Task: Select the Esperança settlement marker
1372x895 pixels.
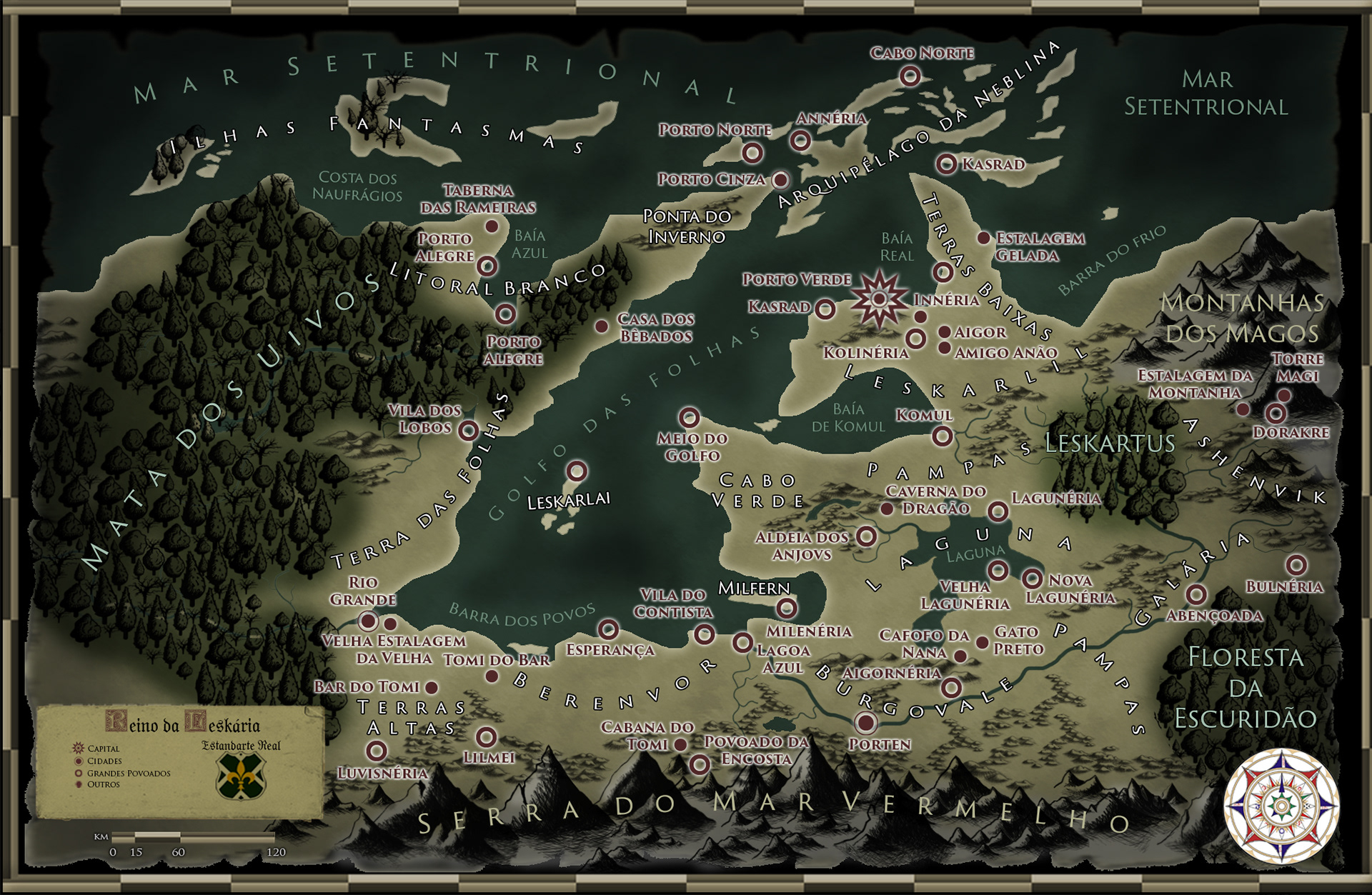Action: (x=608, y=629)
